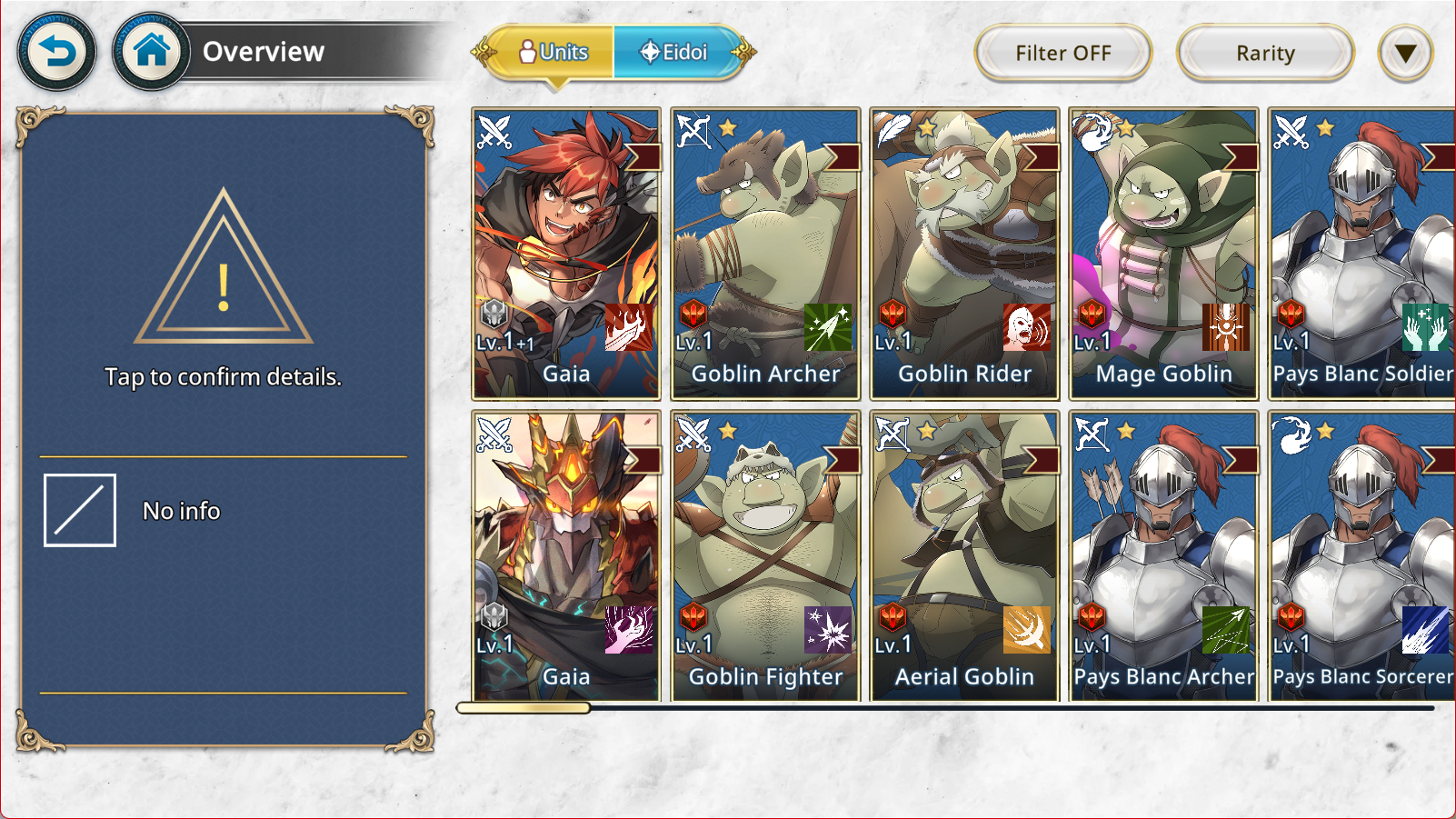
Task: Pick the Mage Goblin unit card
Action: coord(1163,254)
